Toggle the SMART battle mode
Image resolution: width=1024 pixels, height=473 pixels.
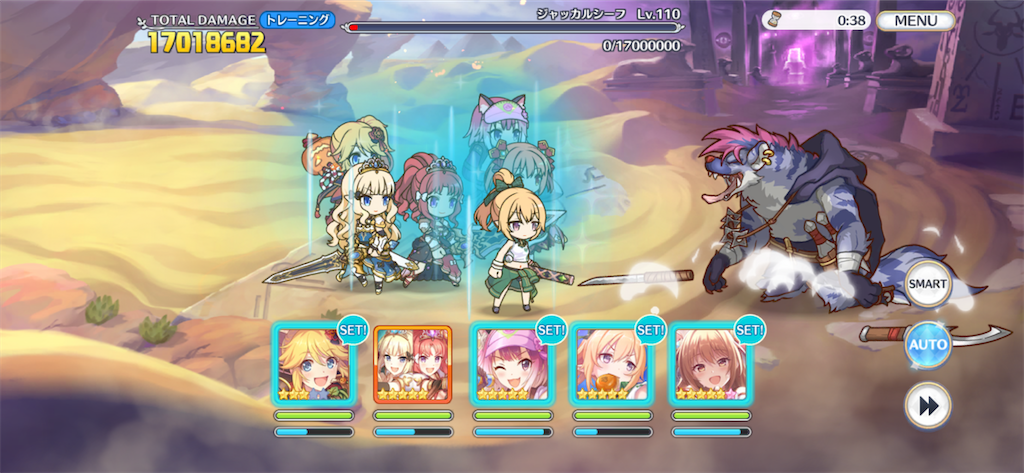coord(927,286)
